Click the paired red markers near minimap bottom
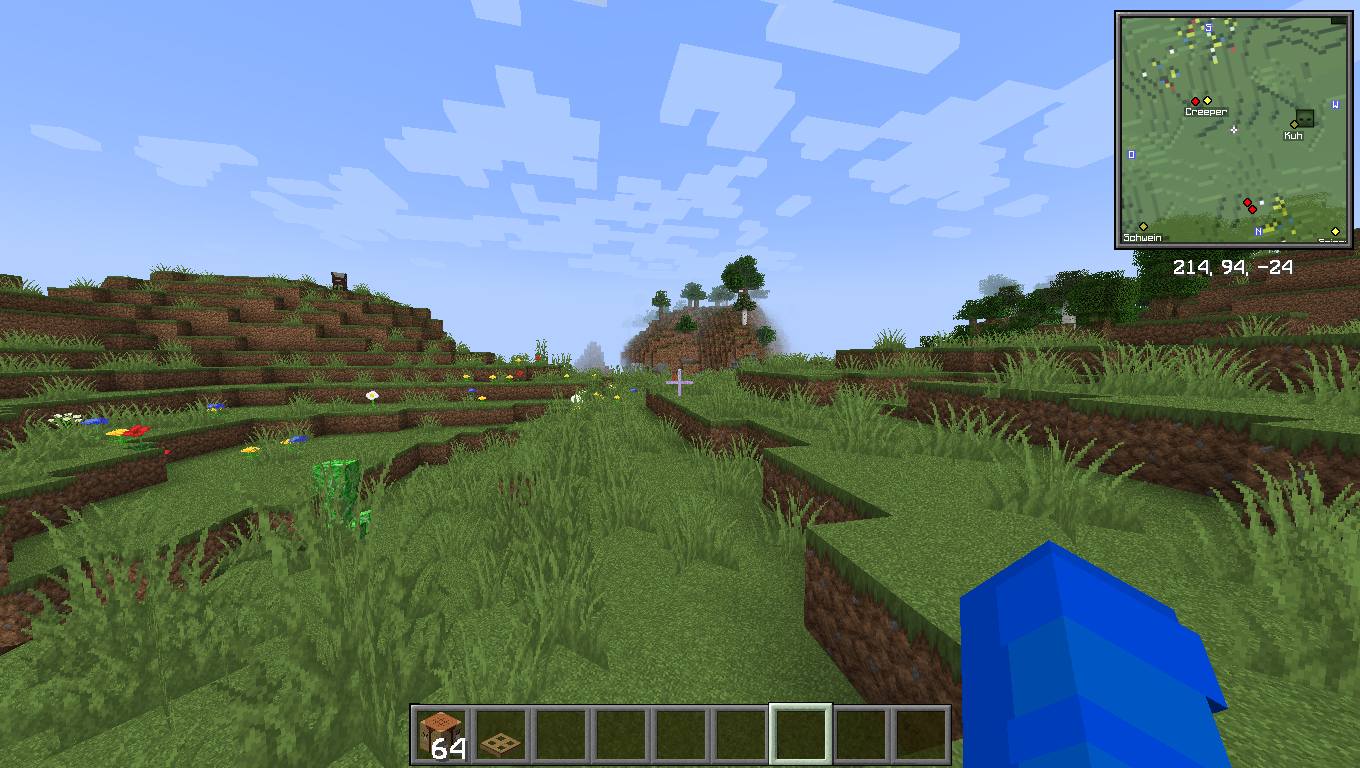The image size is (1360, 768). tap(1250, 205)
